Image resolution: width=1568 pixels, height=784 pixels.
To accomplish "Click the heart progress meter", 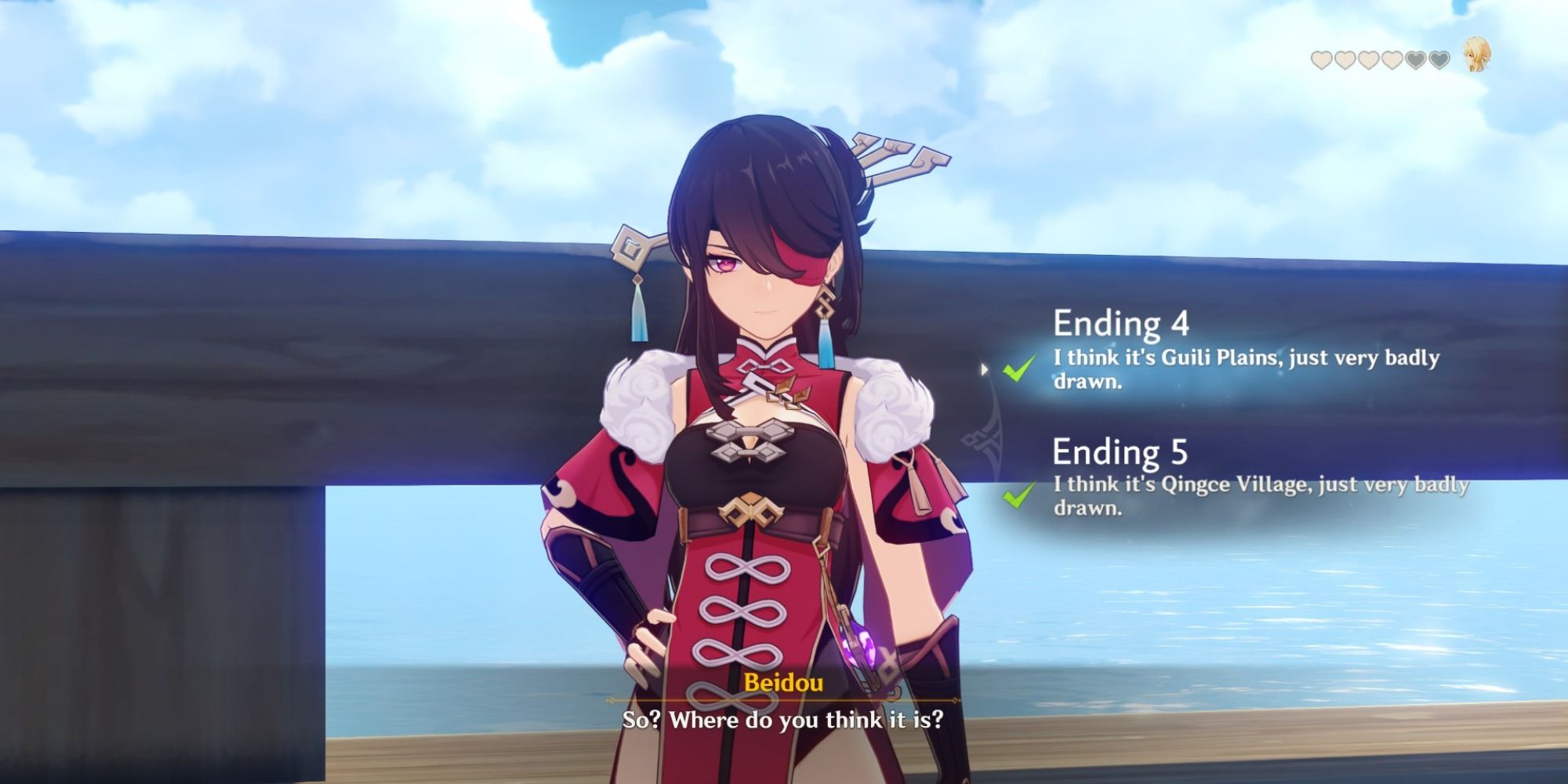I will (x=1380, y=60).
